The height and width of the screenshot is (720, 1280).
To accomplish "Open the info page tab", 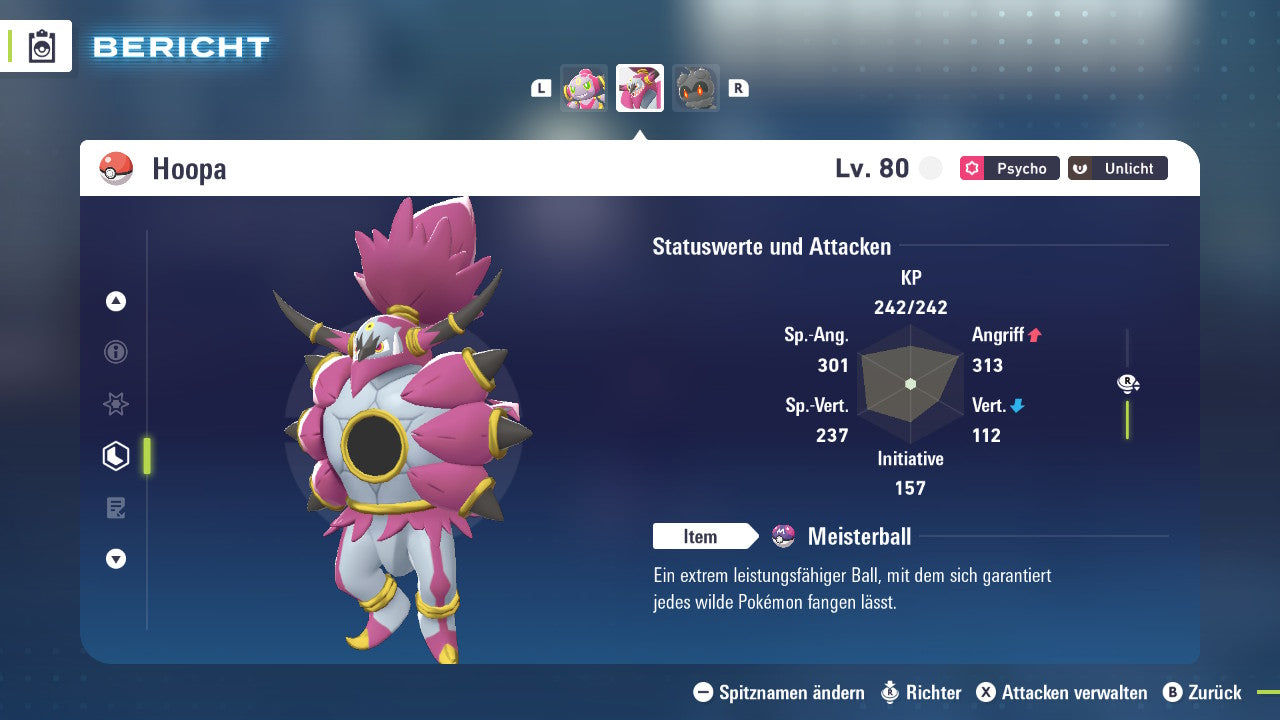I will tap(116, 352).
